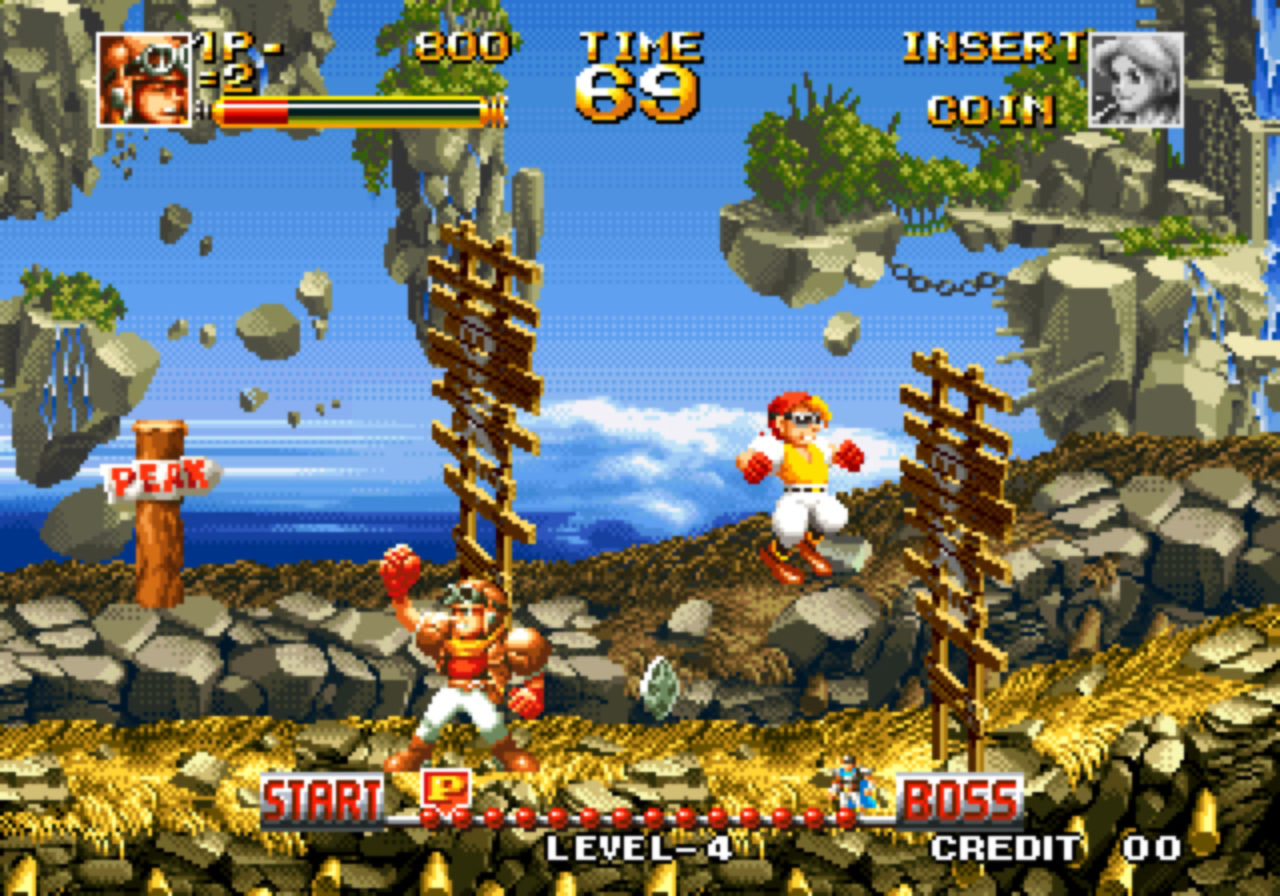Select the greyed-out player two portrait
1280x896 pixels.
(1135, 80)
